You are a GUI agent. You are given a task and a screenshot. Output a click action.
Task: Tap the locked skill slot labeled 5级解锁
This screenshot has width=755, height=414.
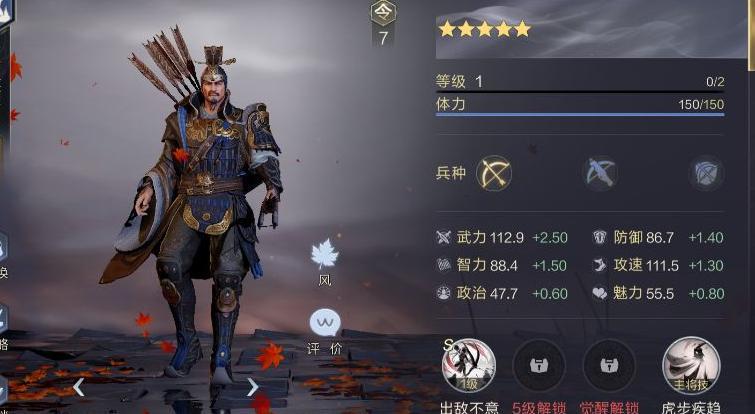538,365
